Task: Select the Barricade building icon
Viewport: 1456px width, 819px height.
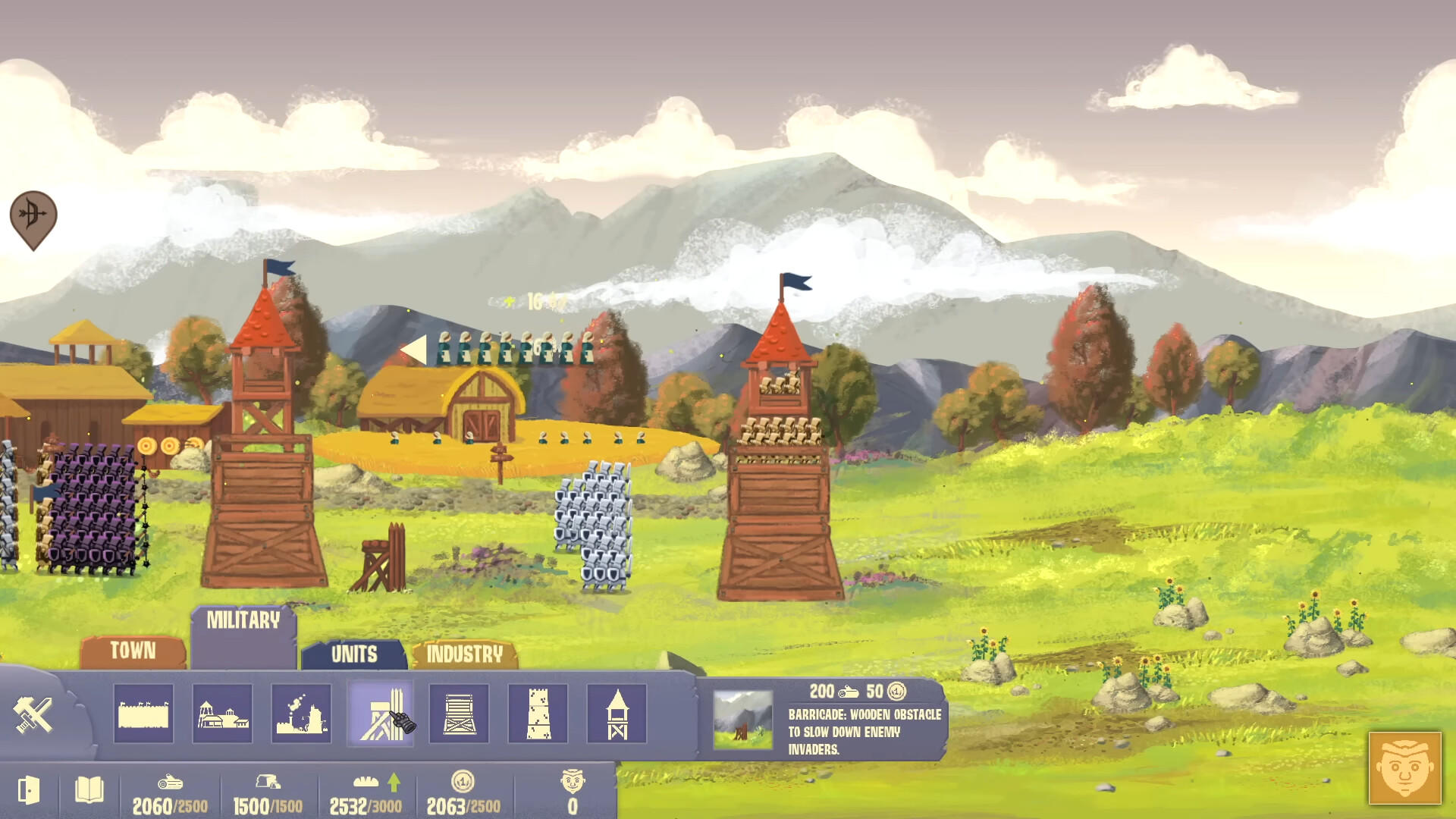Action: [380, 714]
